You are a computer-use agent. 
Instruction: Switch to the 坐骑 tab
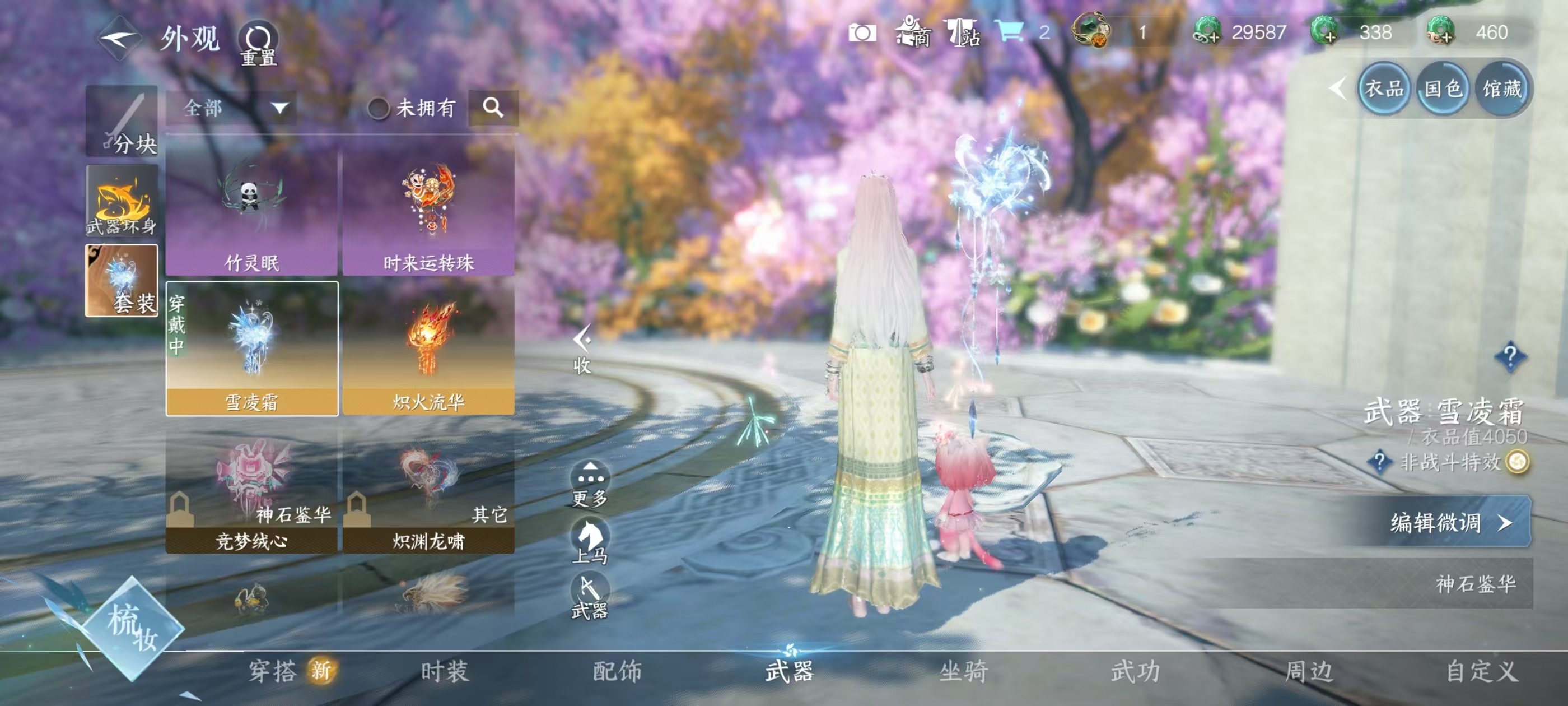963,672
